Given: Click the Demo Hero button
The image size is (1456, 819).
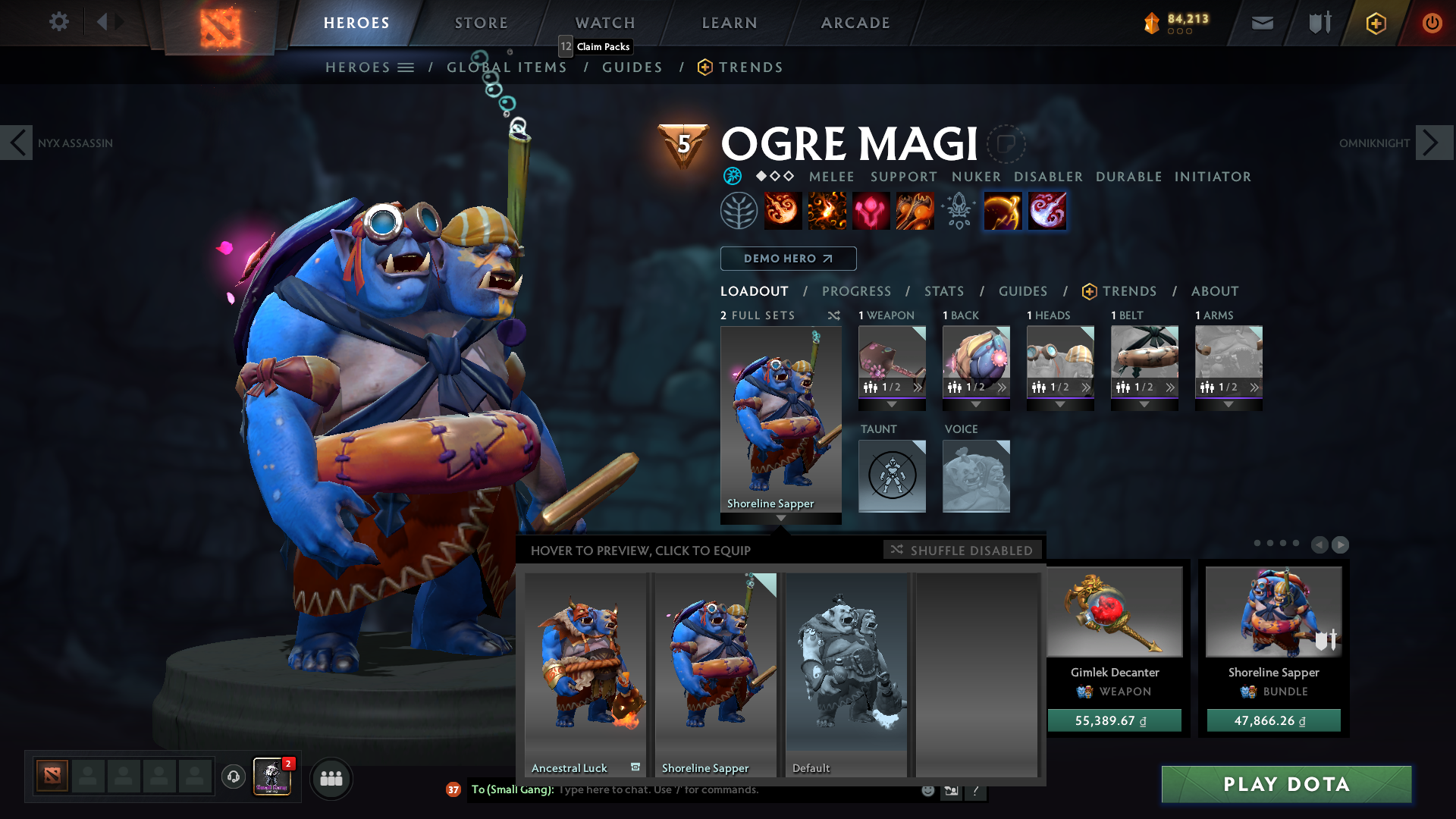Looking at the screenshot, I should (788, 259).
